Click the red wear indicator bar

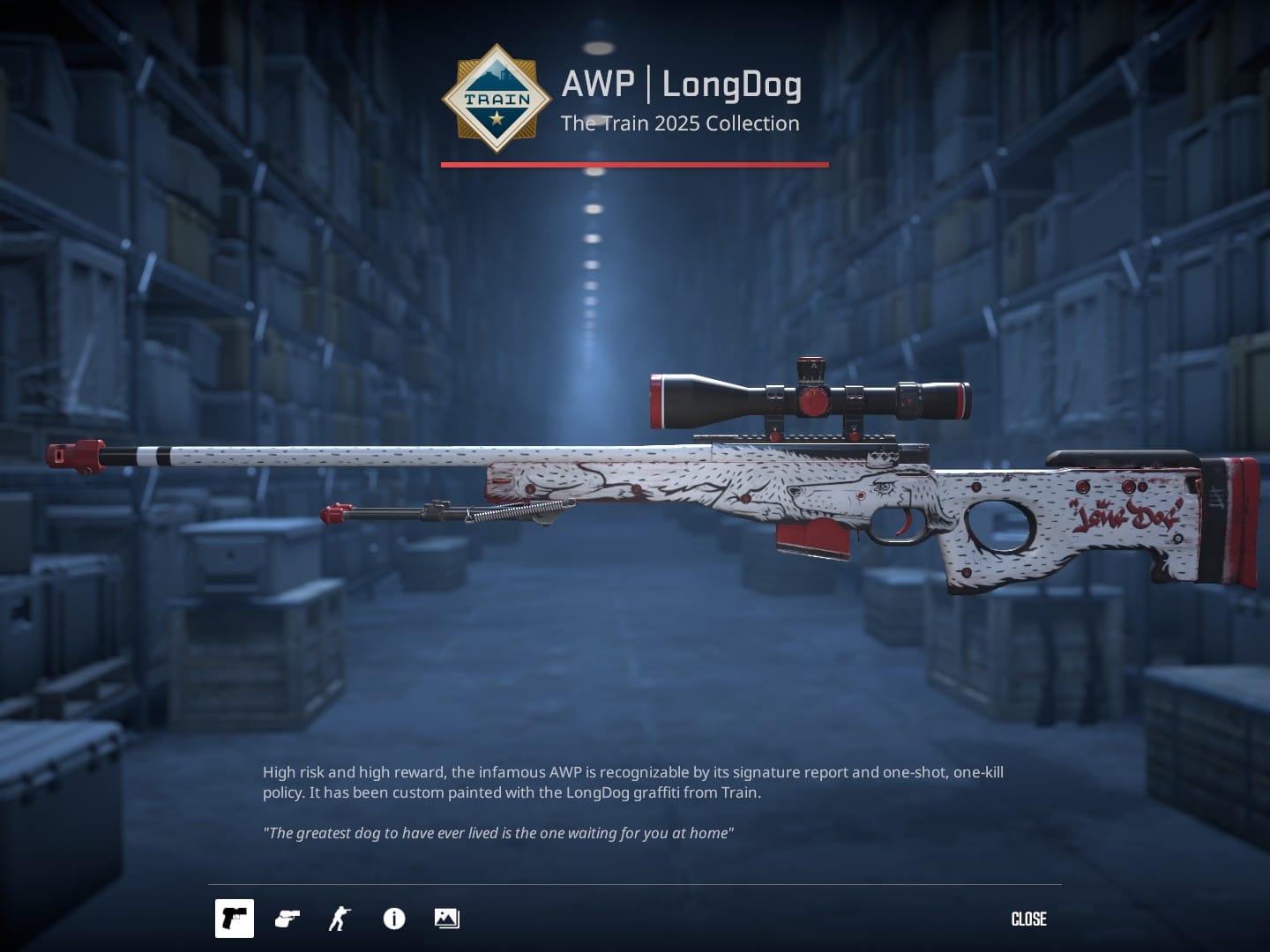pos(633,163)
